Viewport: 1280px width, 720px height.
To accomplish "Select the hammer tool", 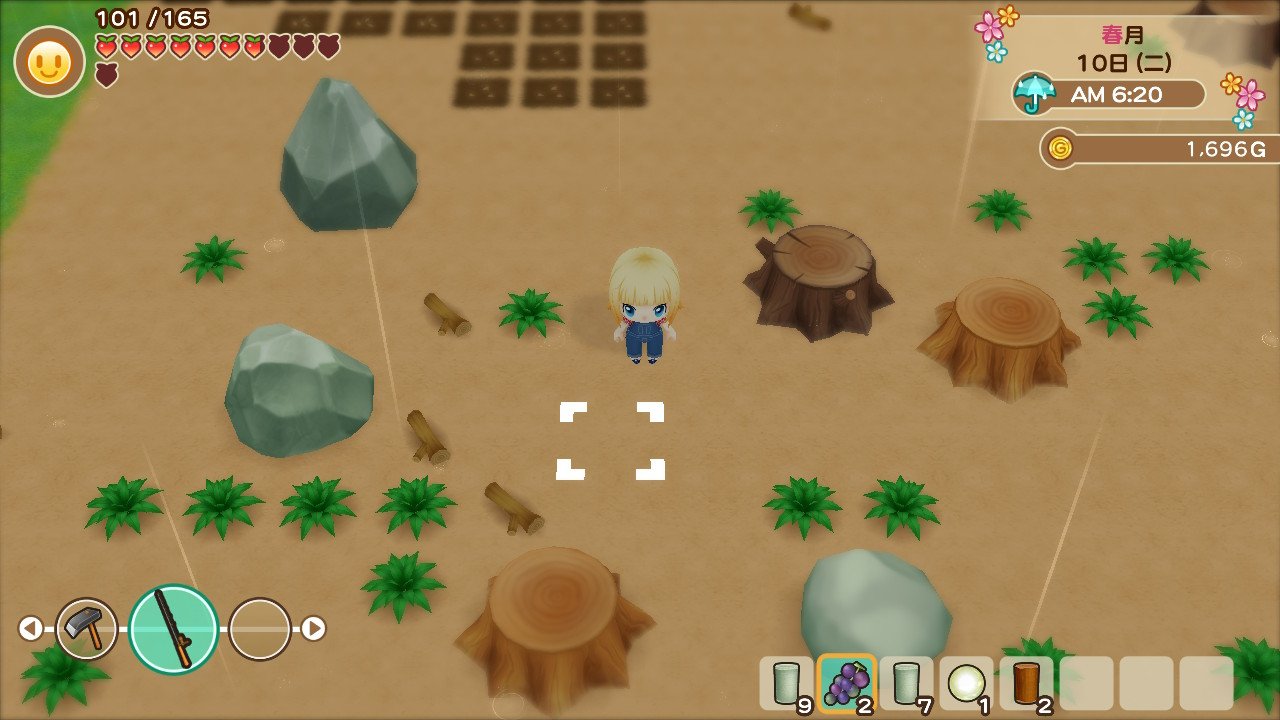I will click(x=87, y=628).
